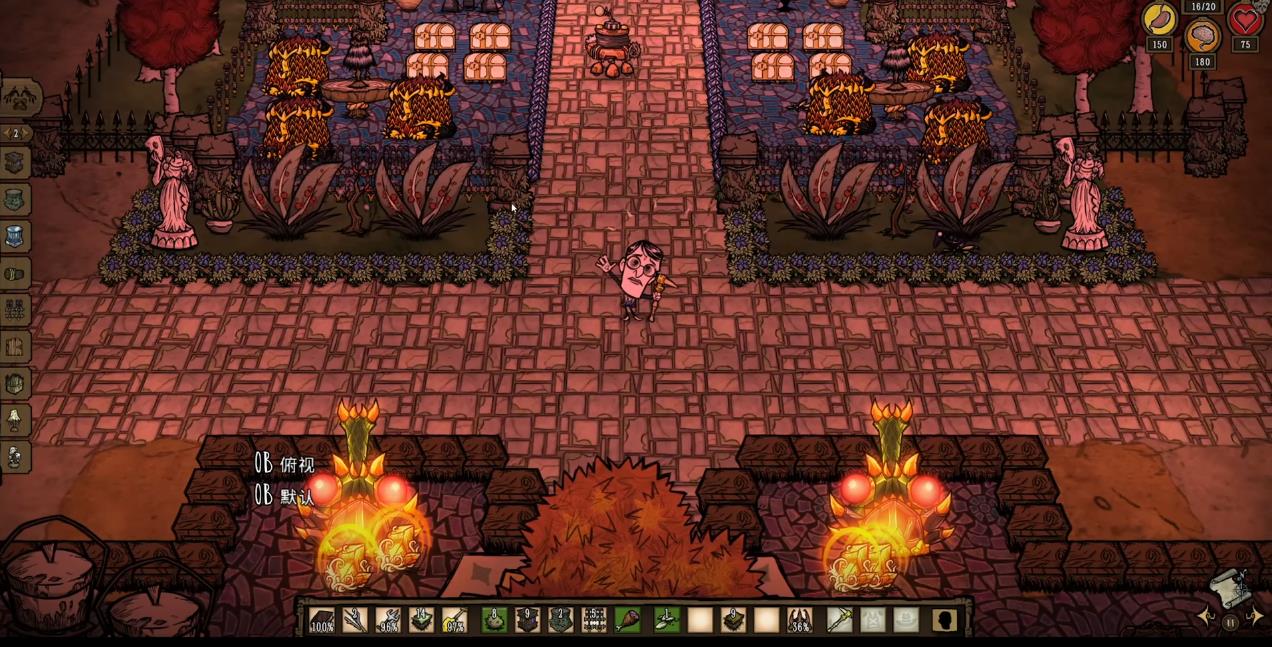Click the hotbar item at 100% durability
The width and height of the screenshot is (1272, 647).
(322, 620)
